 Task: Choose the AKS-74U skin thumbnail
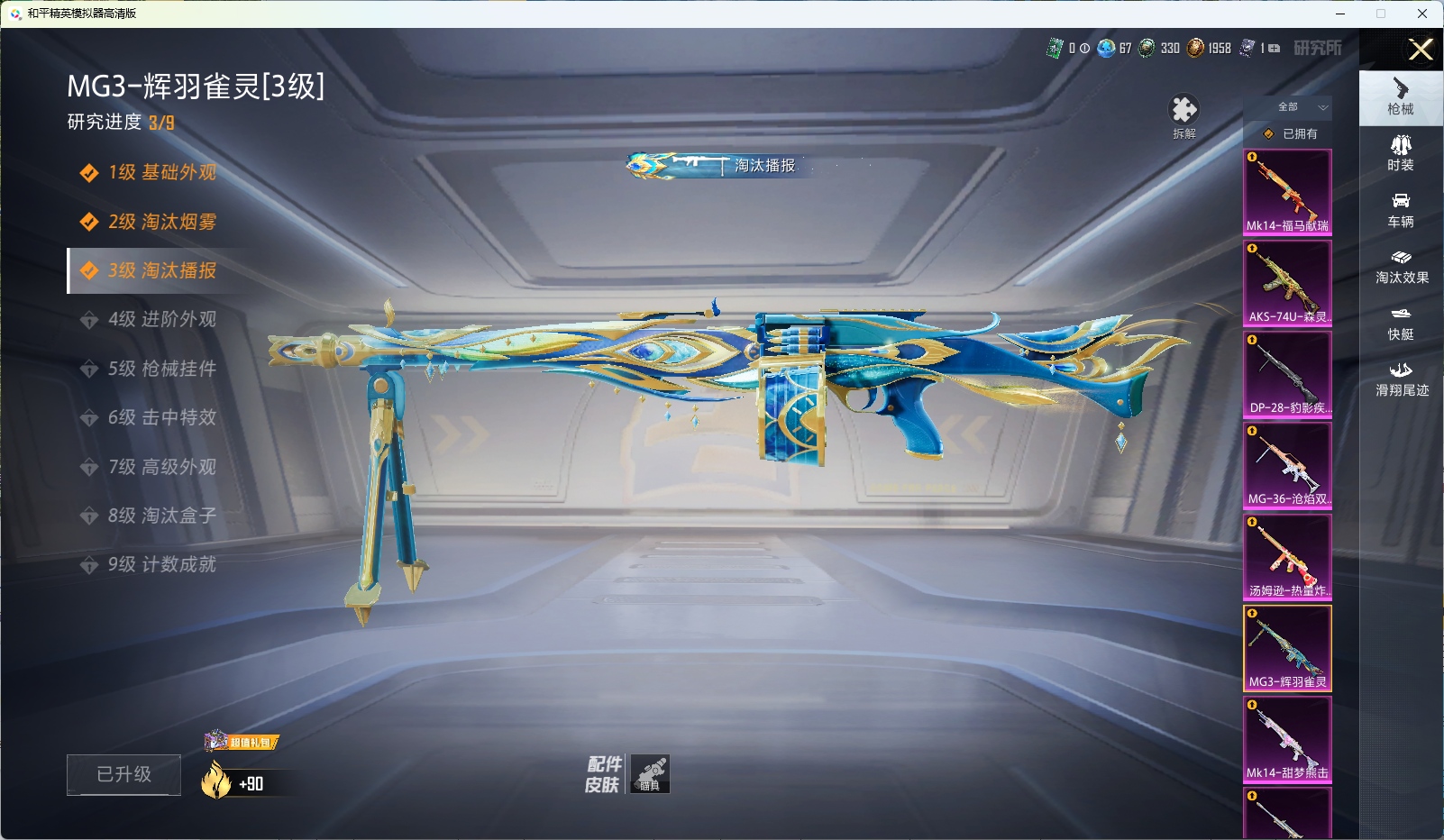1287,283
